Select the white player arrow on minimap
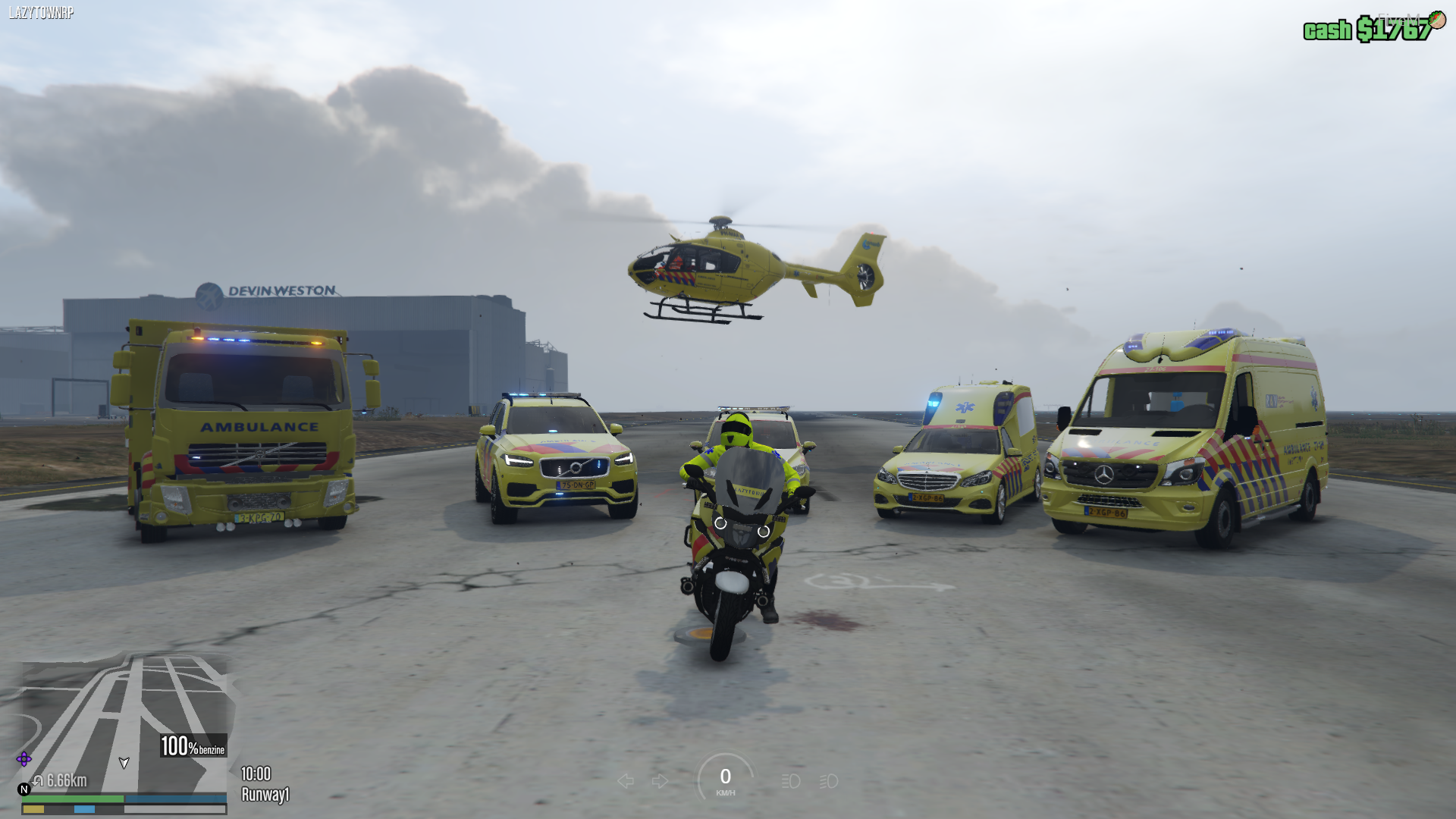The image size is (1456, 819). tap(124, 763)
